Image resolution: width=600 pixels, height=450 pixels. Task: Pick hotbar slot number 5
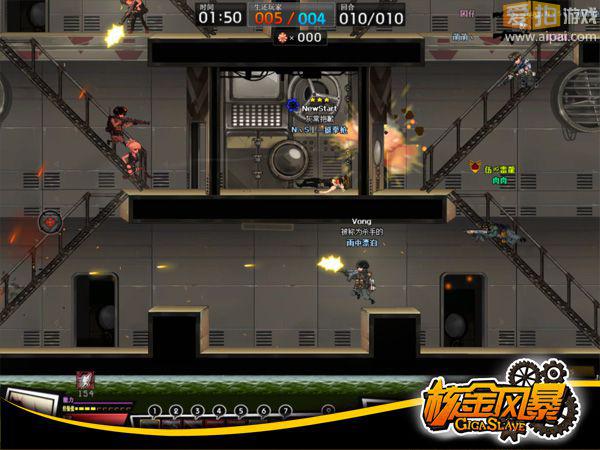pos(242,410)
